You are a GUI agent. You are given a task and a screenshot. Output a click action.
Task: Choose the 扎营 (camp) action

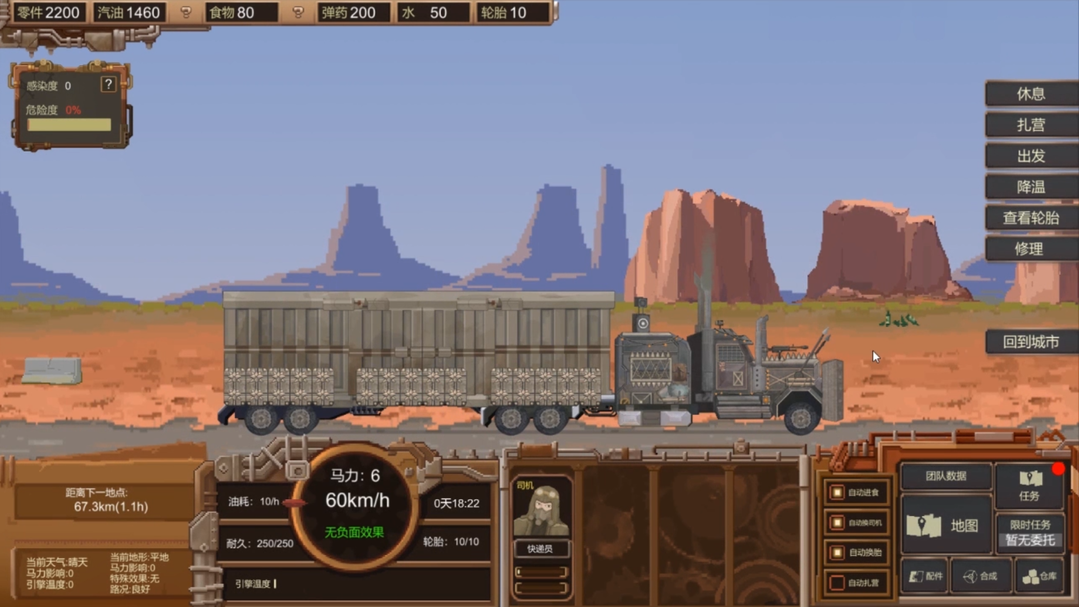[x=1030, y=125]
